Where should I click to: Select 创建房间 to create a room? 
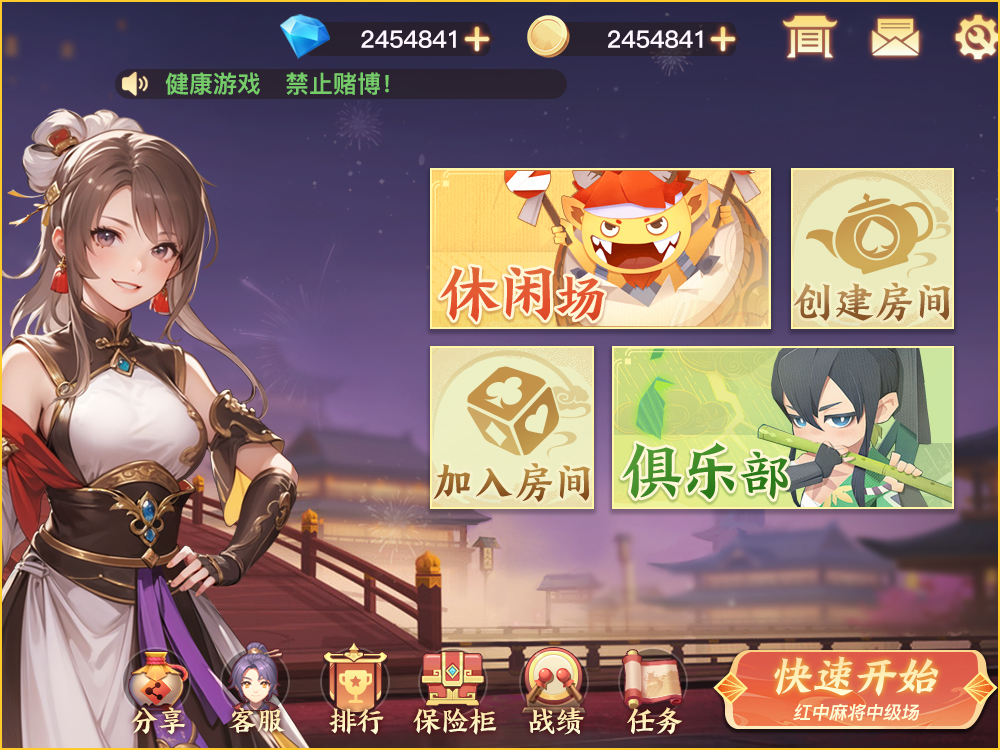872,248
